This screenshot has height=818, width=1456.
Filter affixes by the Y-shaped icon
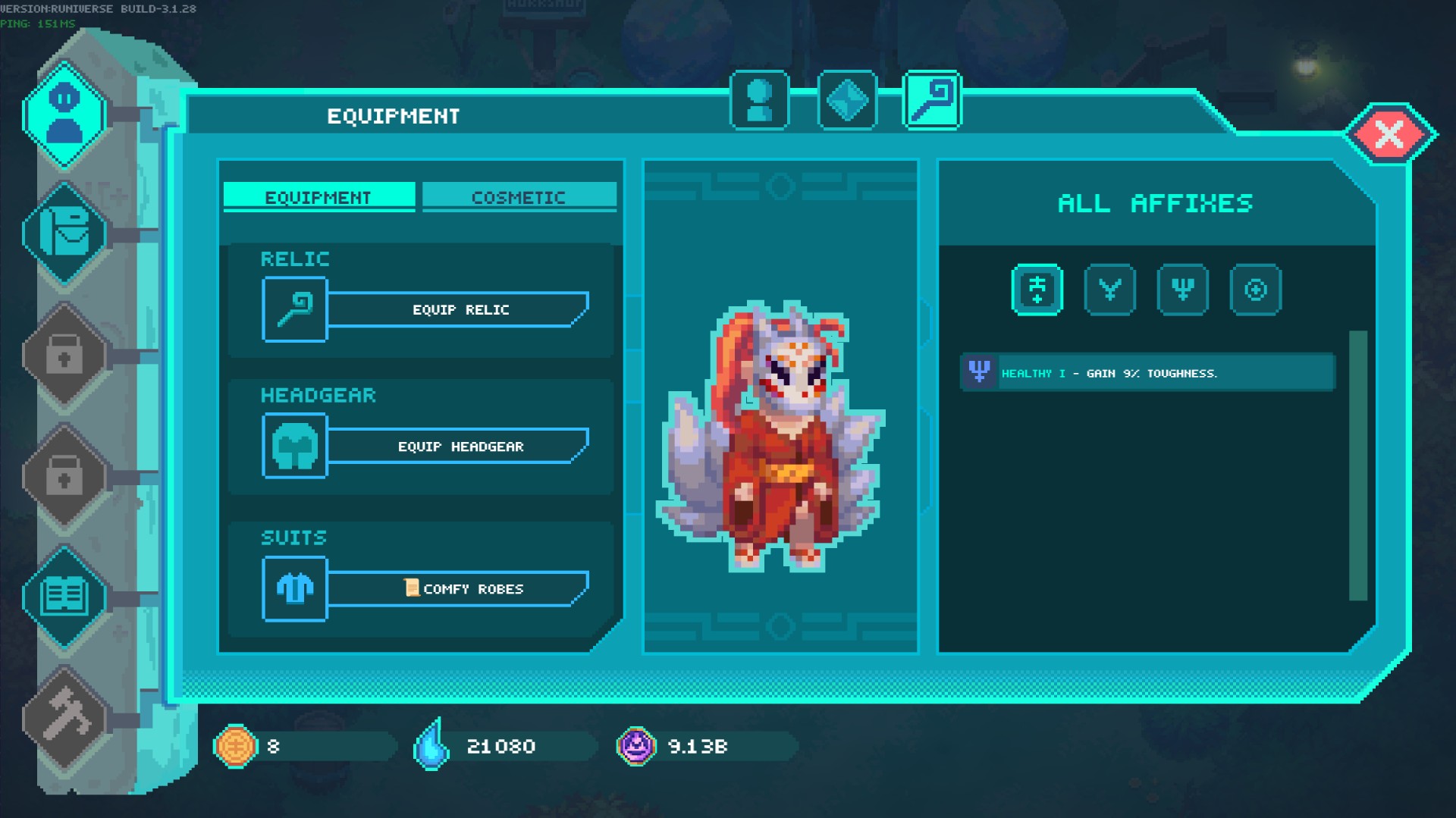1109,290
